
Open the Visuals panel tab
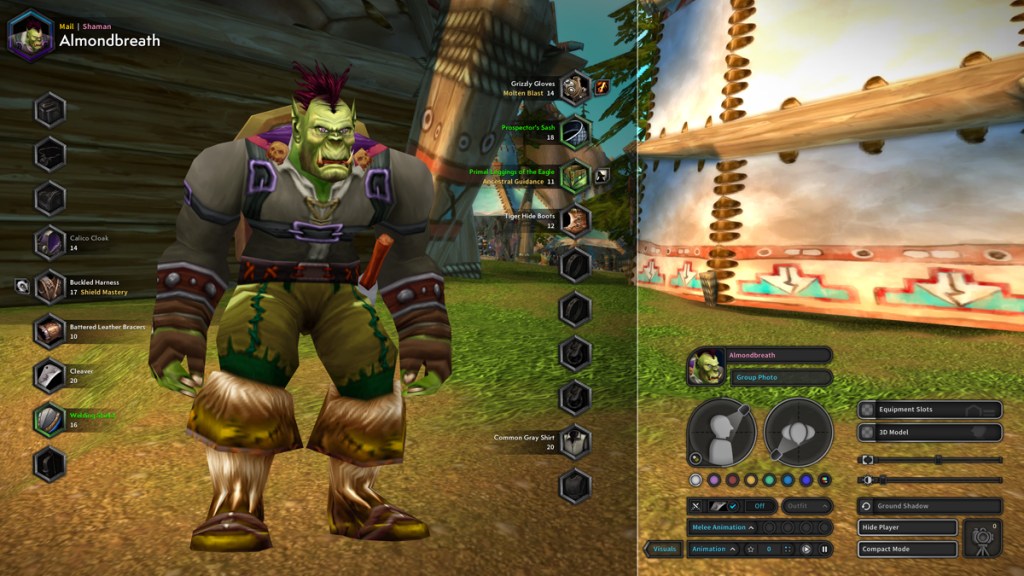point(664,549)
